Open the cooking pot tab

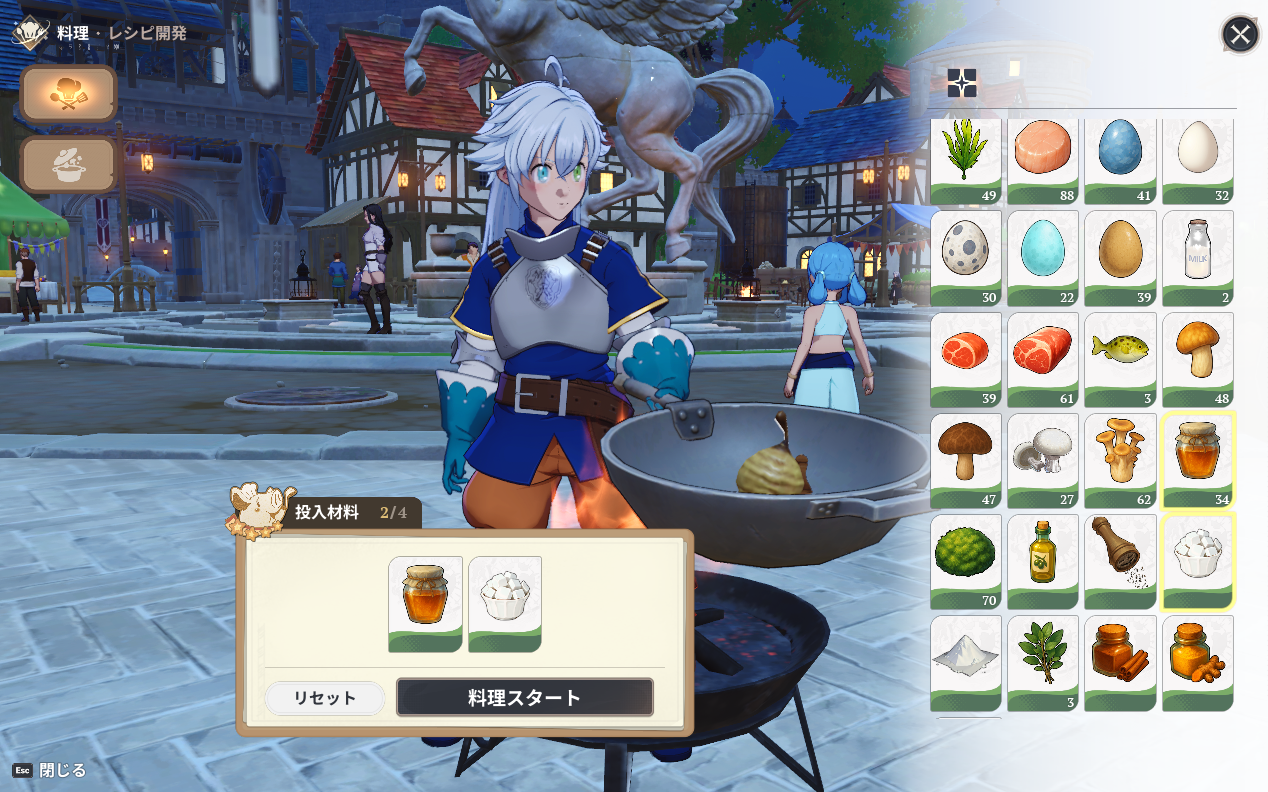pos(68,165)
